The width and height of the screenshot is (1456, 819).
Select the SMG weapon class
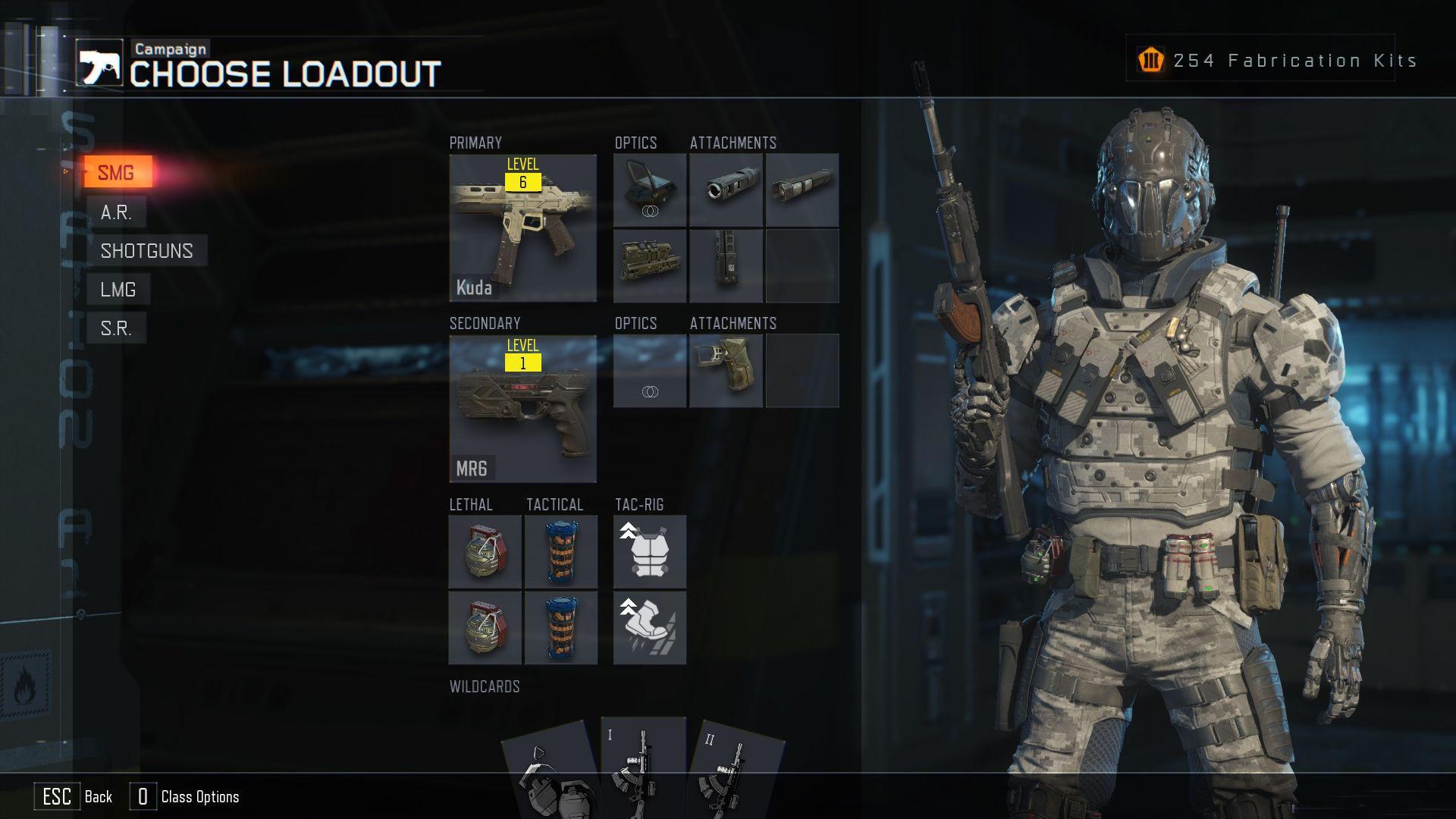coord(117,172)
